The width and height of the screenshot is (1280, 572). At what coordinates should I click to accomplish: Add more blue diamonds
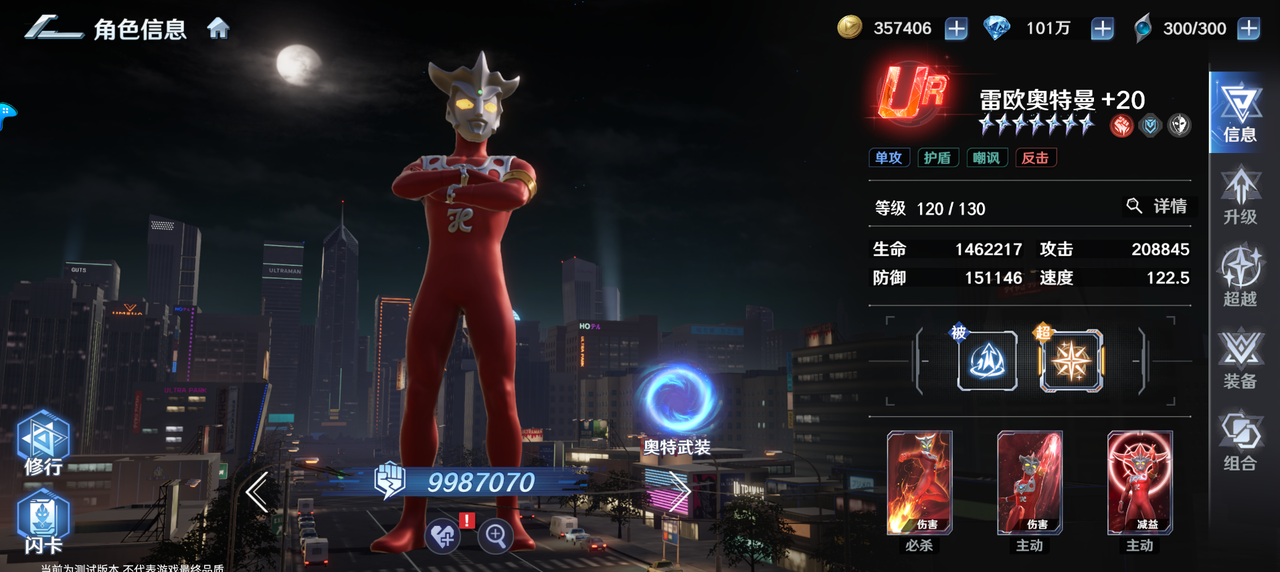(1102, 29)
